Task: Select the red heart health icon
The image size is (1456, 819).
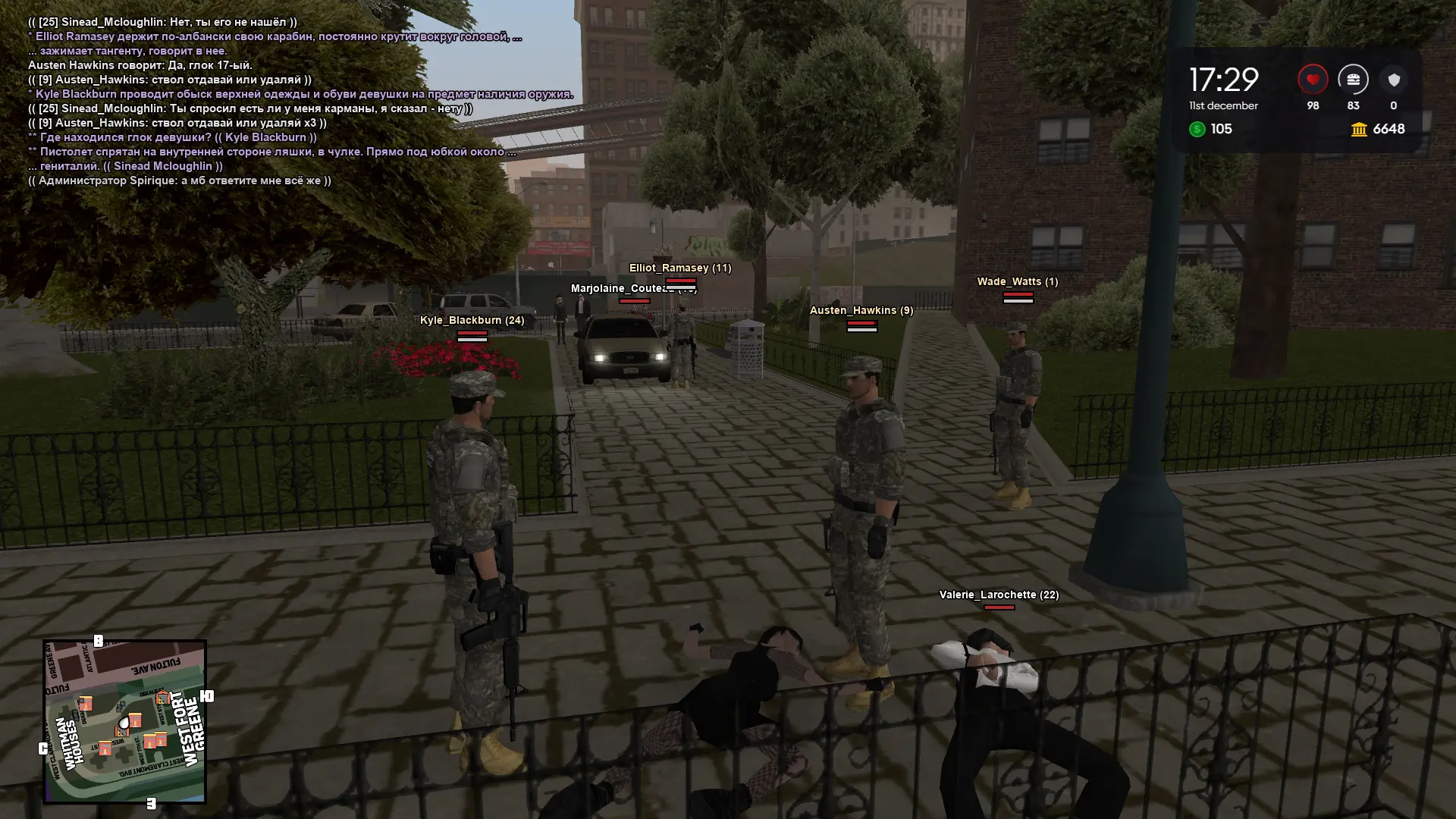Action: (x=1313, y=80)
